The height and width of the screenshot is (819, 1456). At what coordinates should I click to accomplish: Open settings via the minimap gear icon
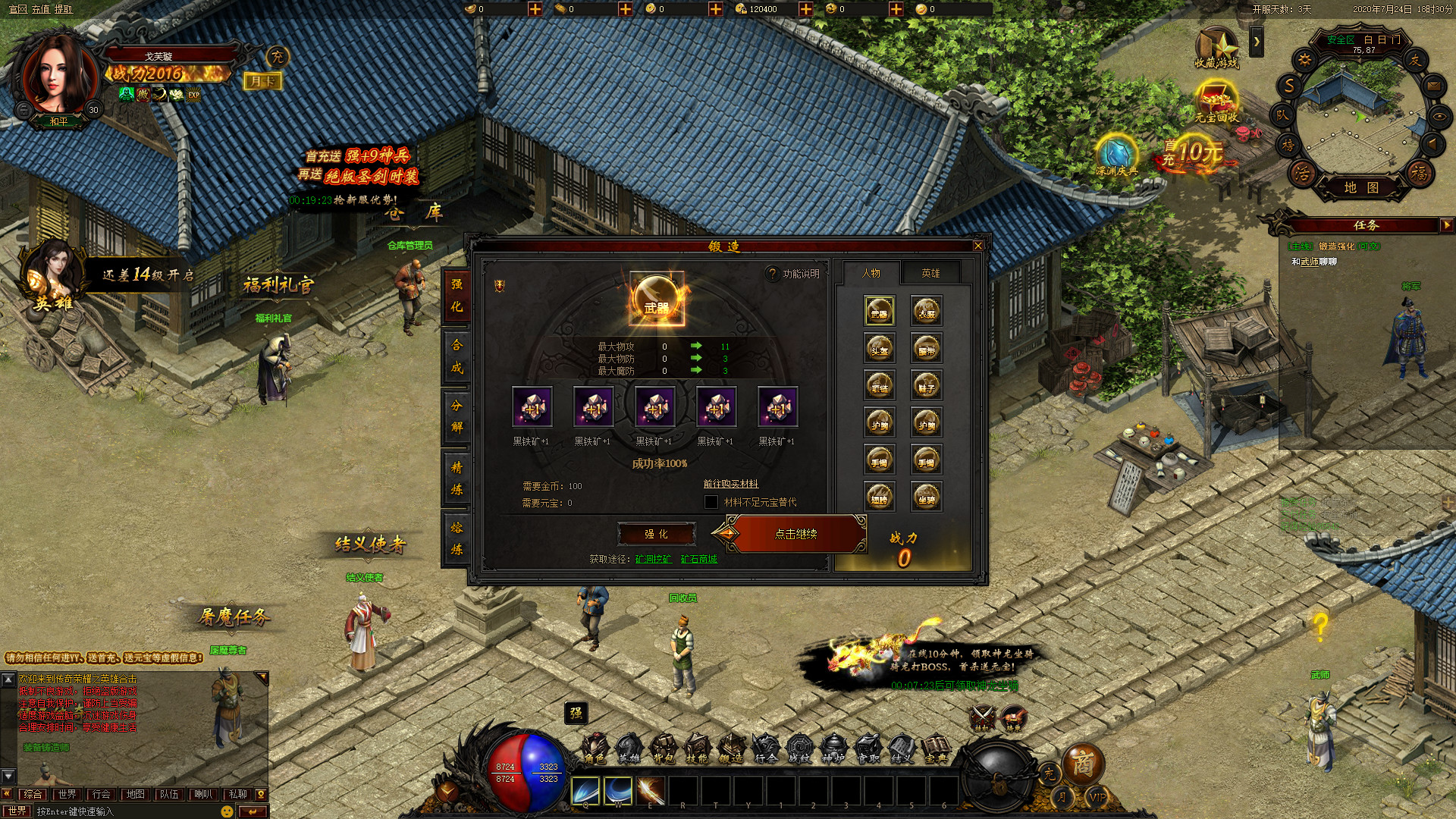tap(1304, 60)
